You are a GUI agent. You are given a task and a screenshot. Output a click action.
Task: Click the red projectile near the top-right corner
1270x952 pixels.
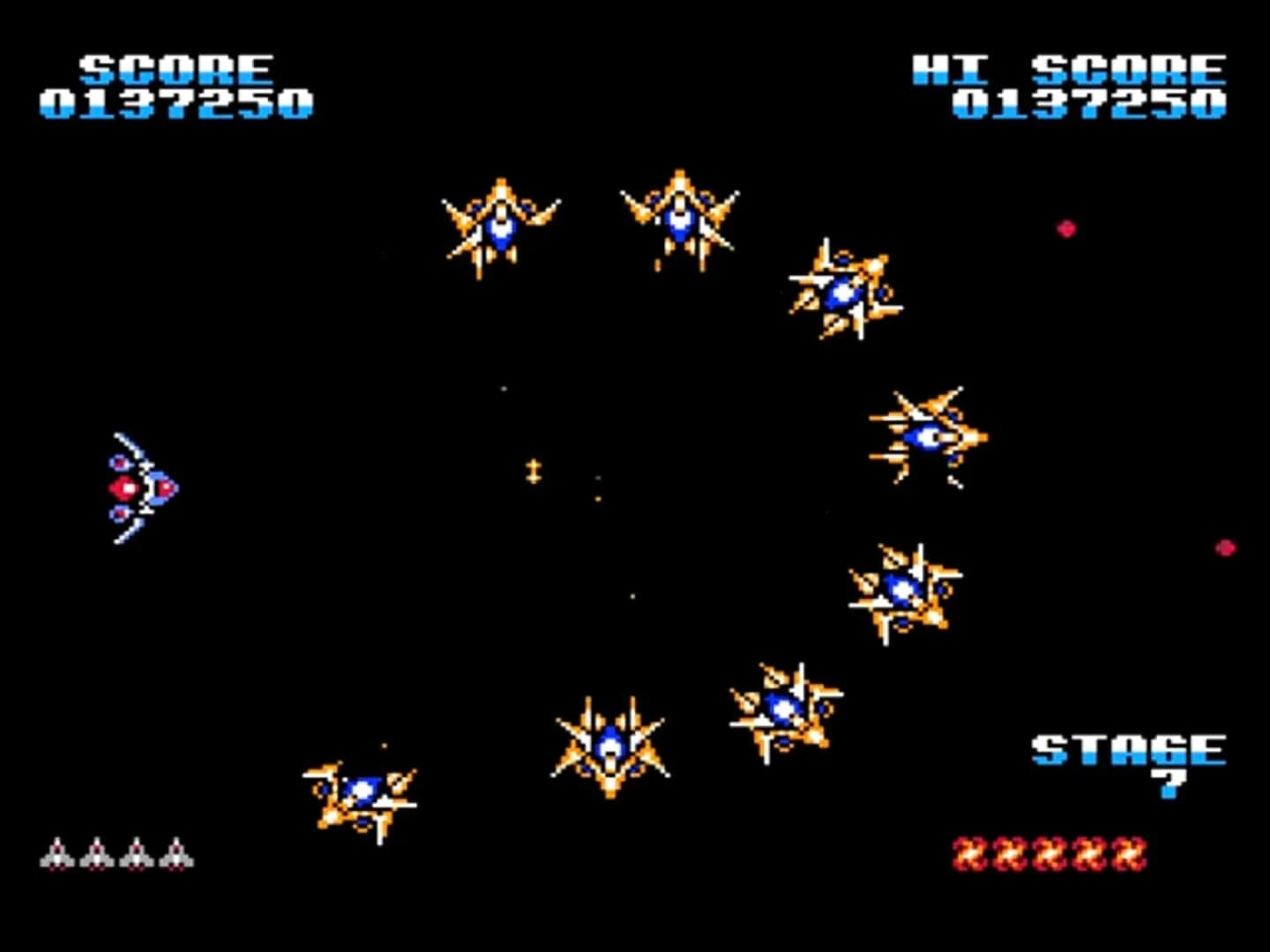click(1067, 228)
